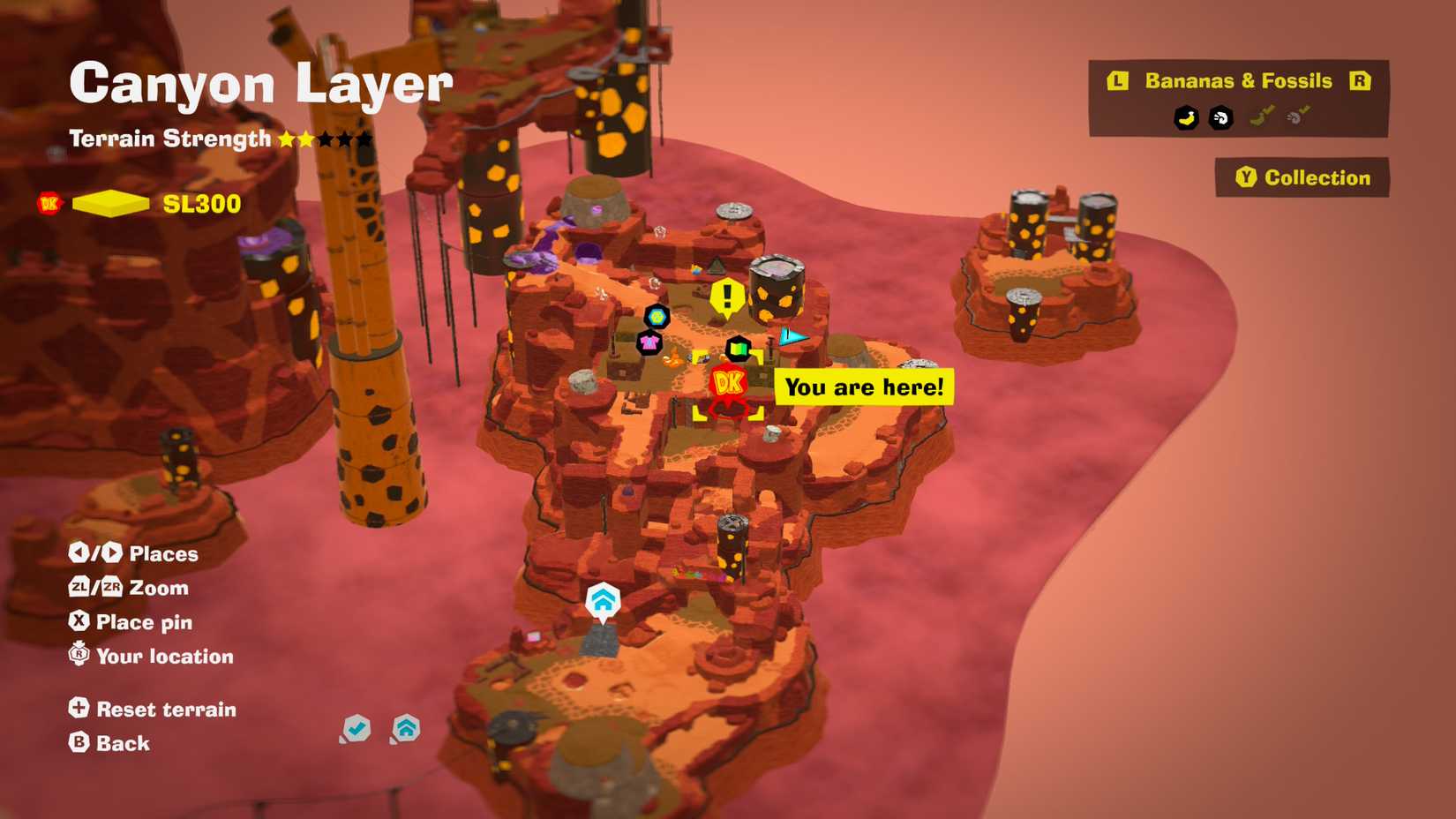Select the banana filter in Bananas & Fossils
The image size is (1456, 819).
click(1186, 117)
